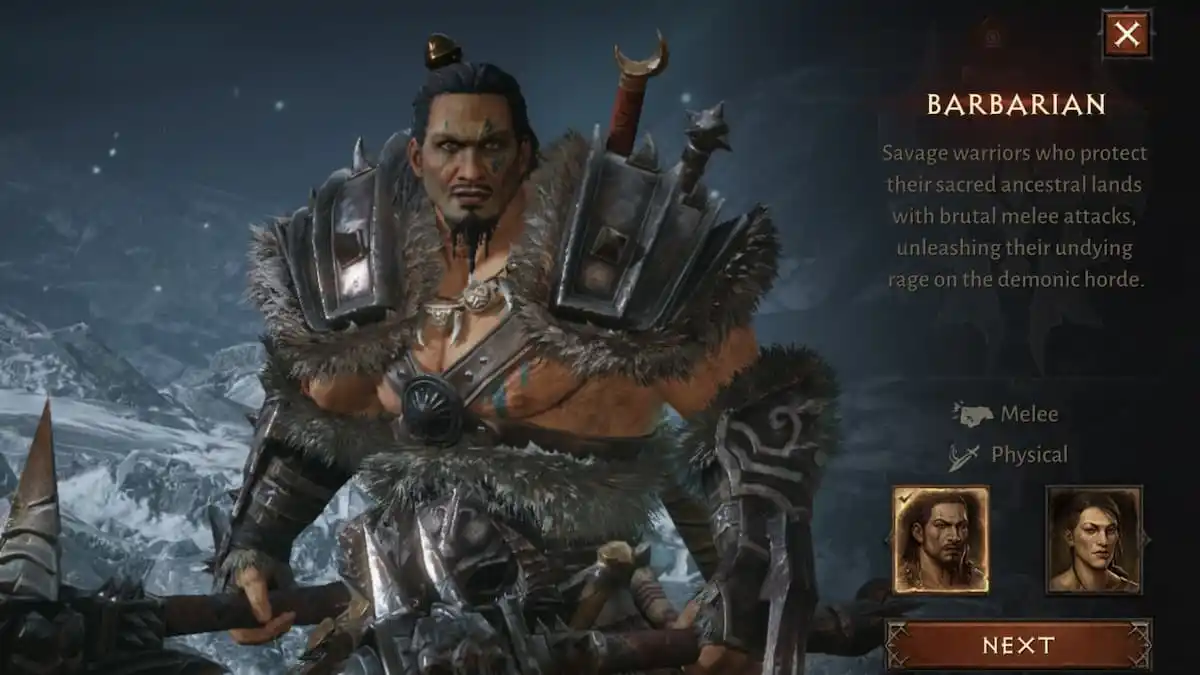Choose the female Barbarian portrait

[x=1093, y=540]
